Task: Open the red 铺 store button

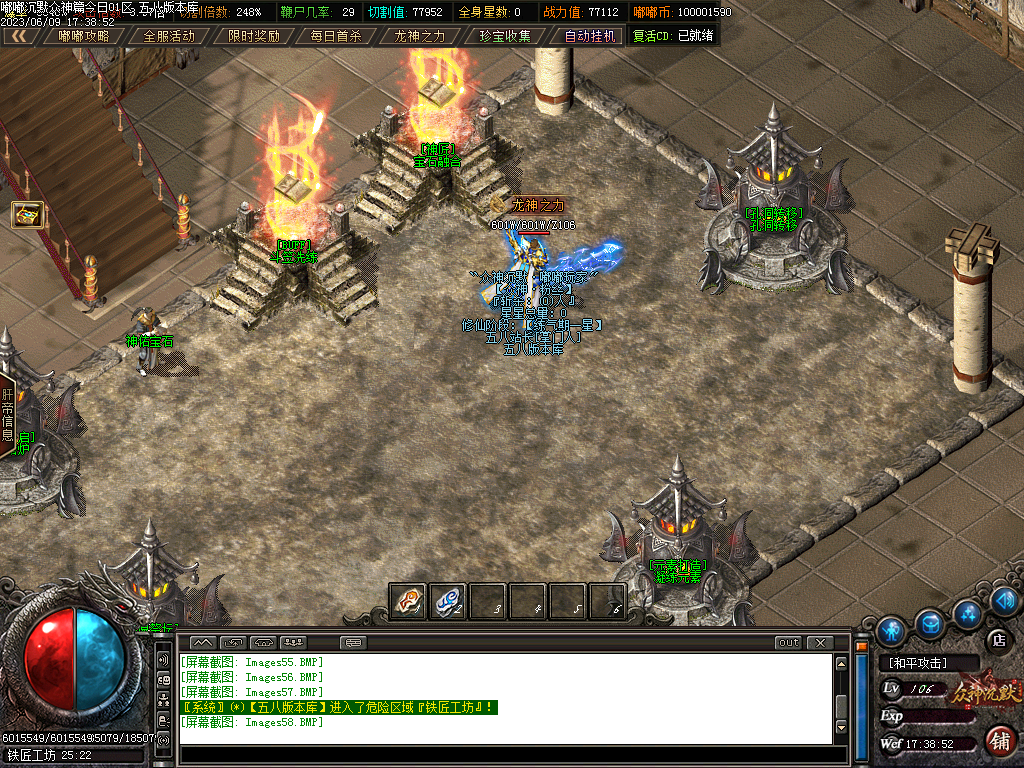Action: (998, 741)
